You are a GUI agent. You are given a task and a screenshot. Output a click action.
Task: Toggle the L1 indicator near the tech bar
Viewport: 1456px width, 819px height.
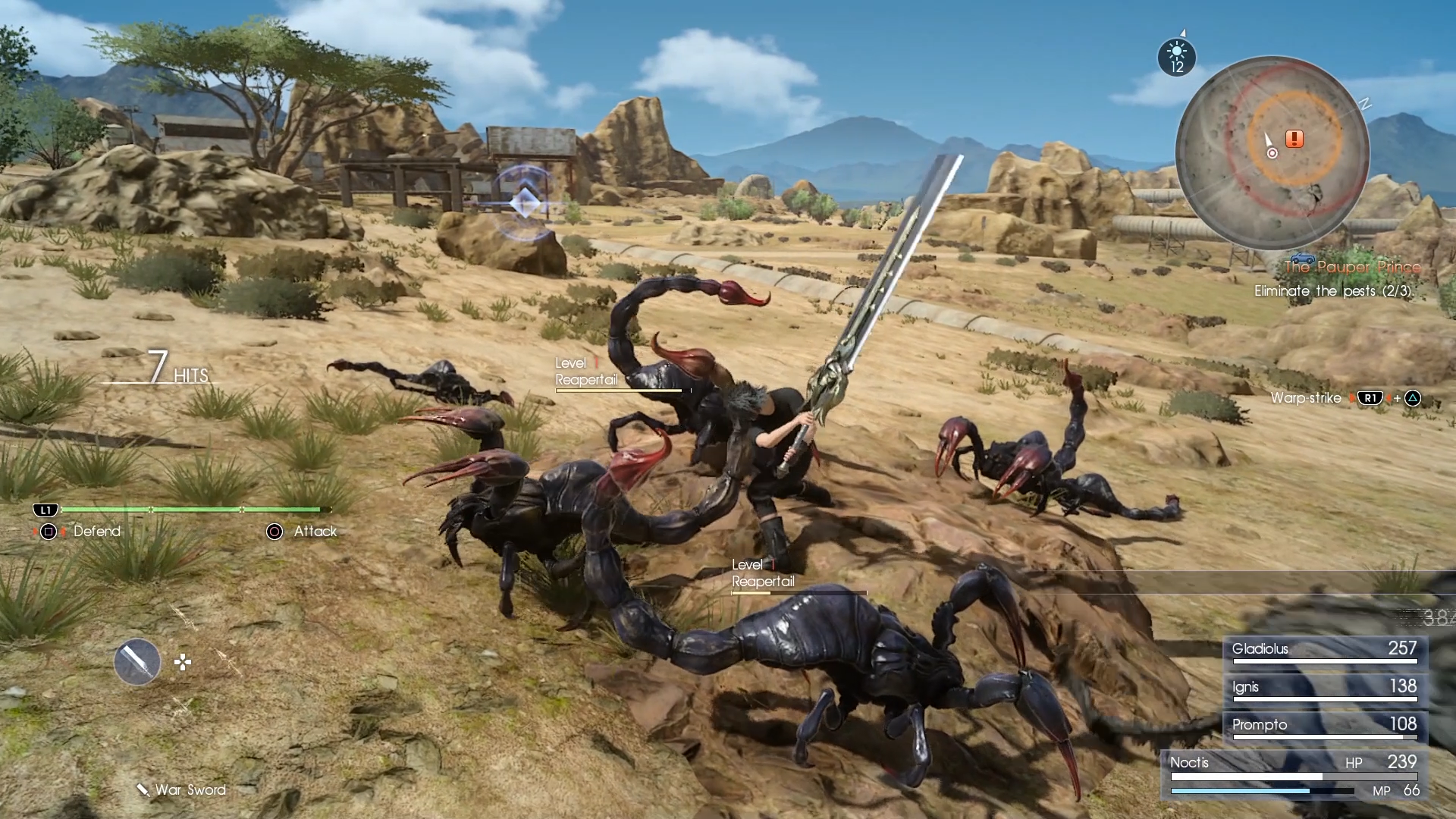(47, 510)
